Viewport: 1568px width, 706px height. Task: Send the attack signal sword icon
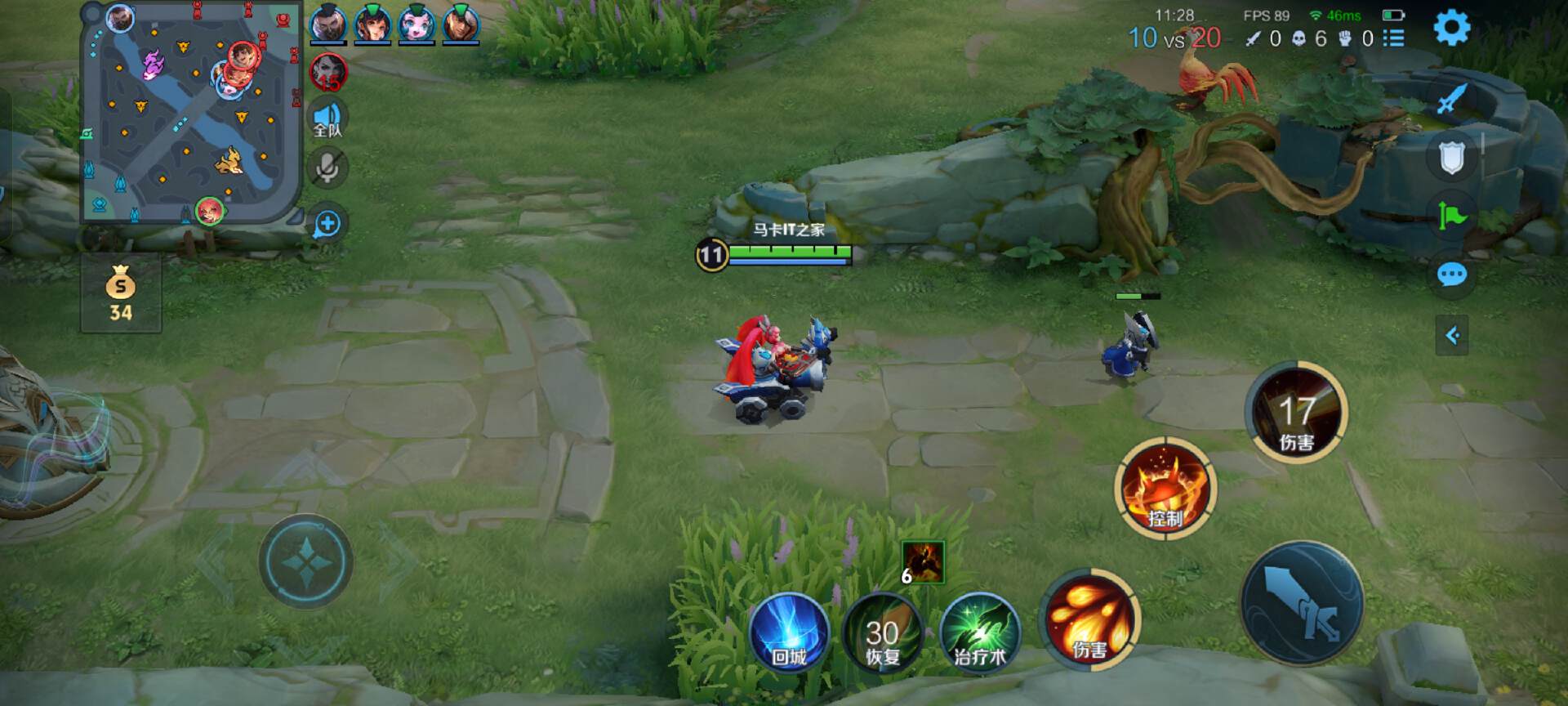[1452, 99]
